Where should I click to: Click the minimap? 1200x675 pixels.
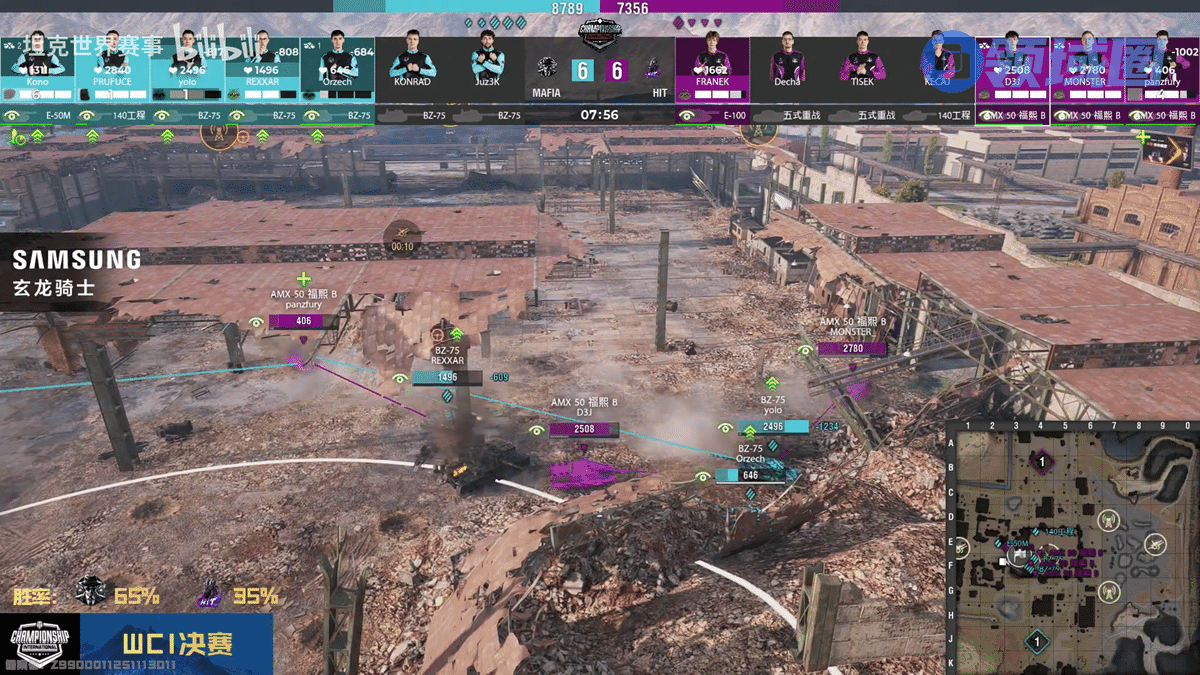(x=1072, y=548)
